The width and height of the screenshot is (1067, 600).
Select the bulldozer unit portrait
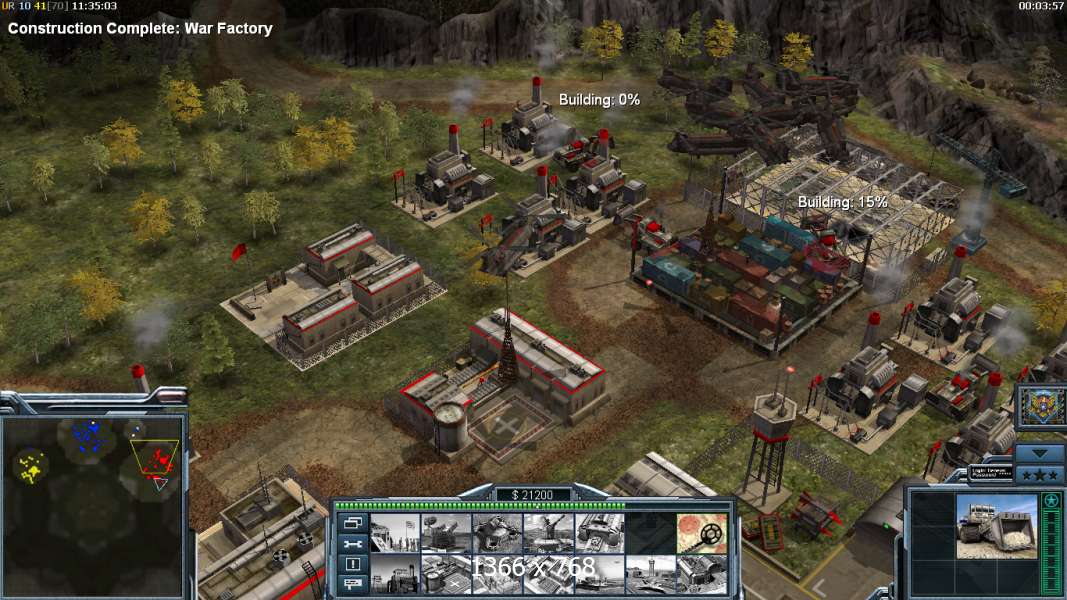996,524
